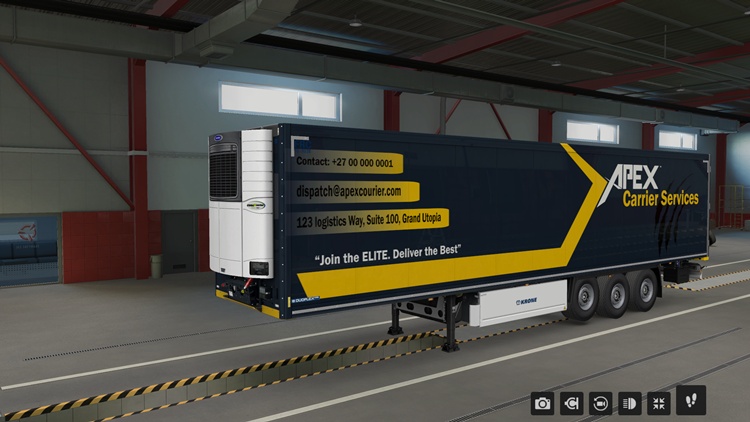The width and height of the screenshot is (750, 422).
Task: Click the inward arrows collapse icon
Action: [x=659, y=403]
